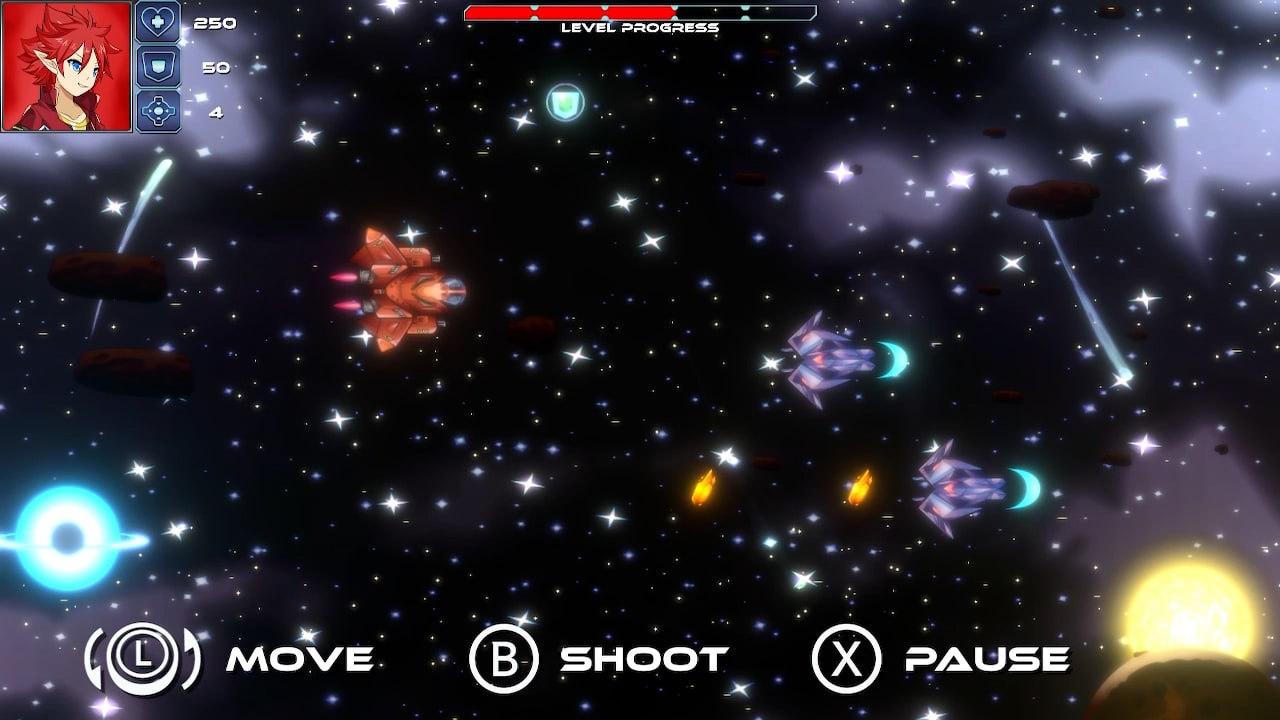Click the upper purple enemy ship
This screenshot has width=1280, height=720.
pos(830,360)
